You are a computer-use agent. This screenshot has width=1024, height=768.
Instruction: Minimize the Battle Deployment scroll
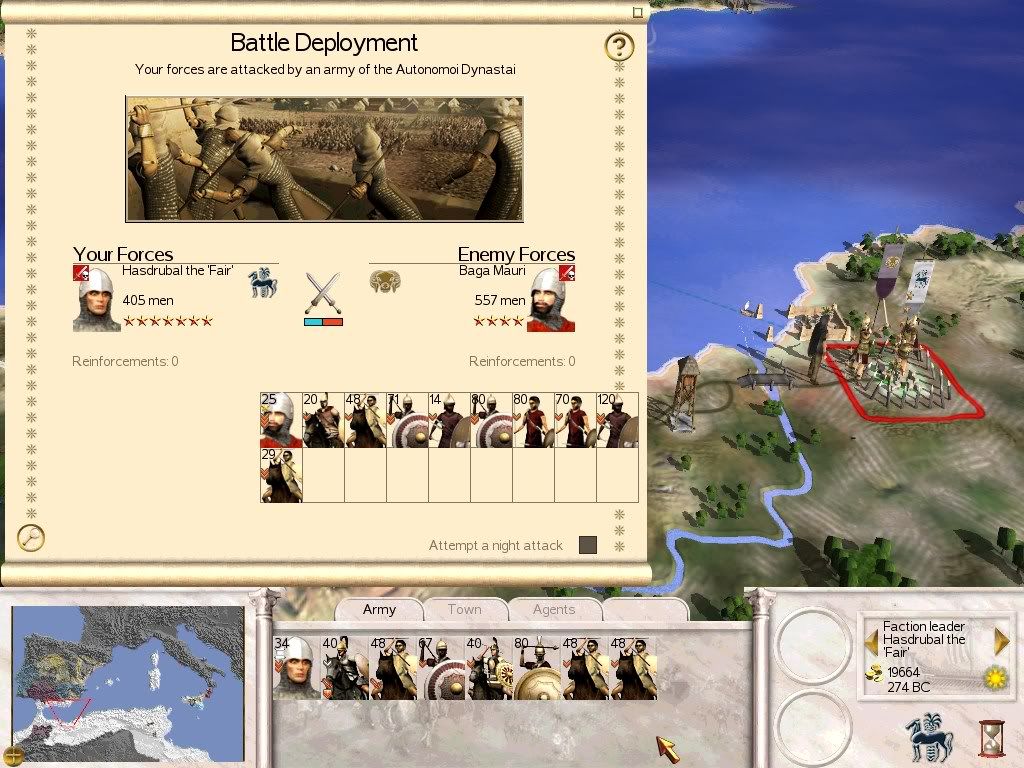click(637, 13)
